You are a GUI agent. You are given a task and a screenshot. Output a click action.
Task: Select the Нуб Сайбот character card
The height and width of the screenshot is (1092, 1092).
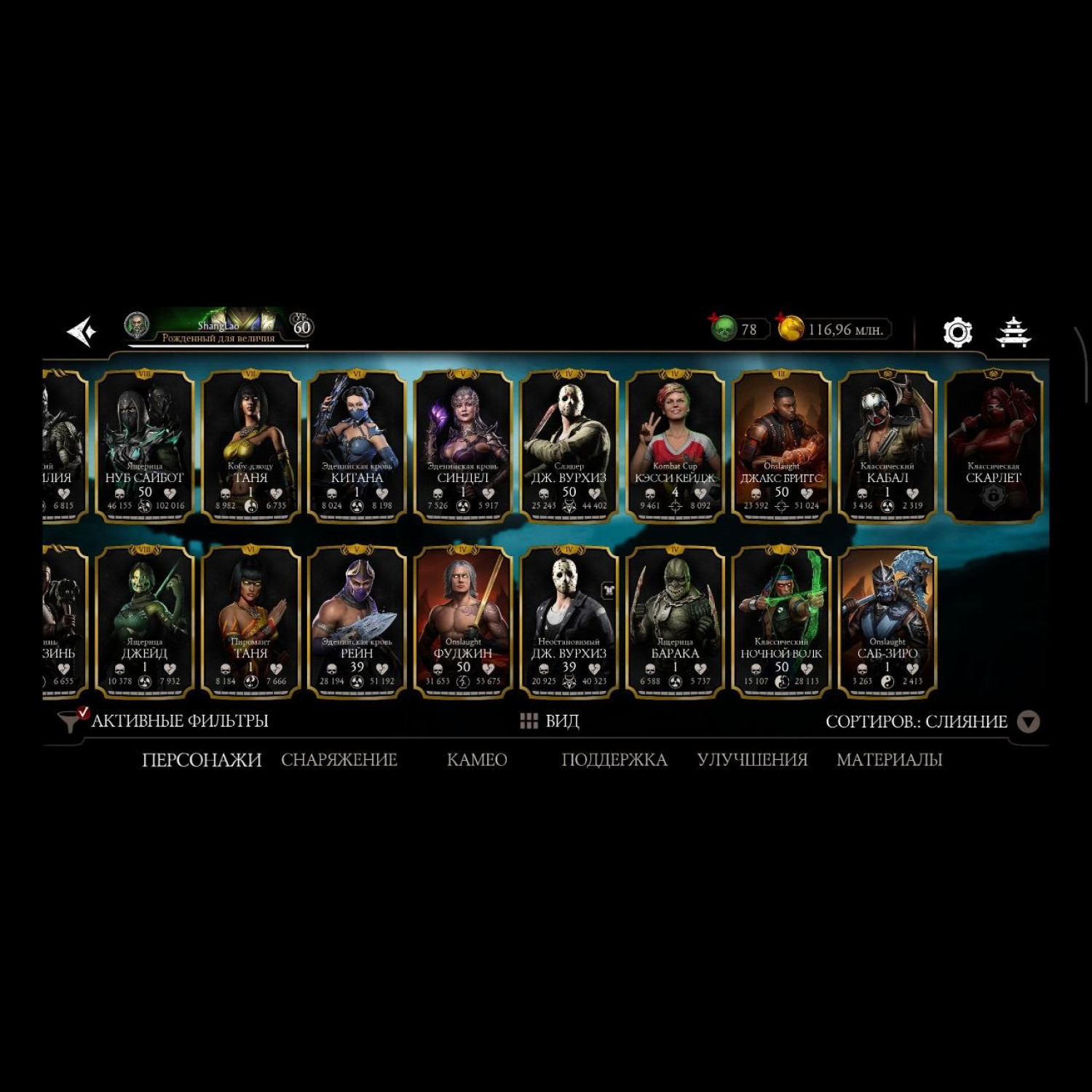[x=145, y=446]
